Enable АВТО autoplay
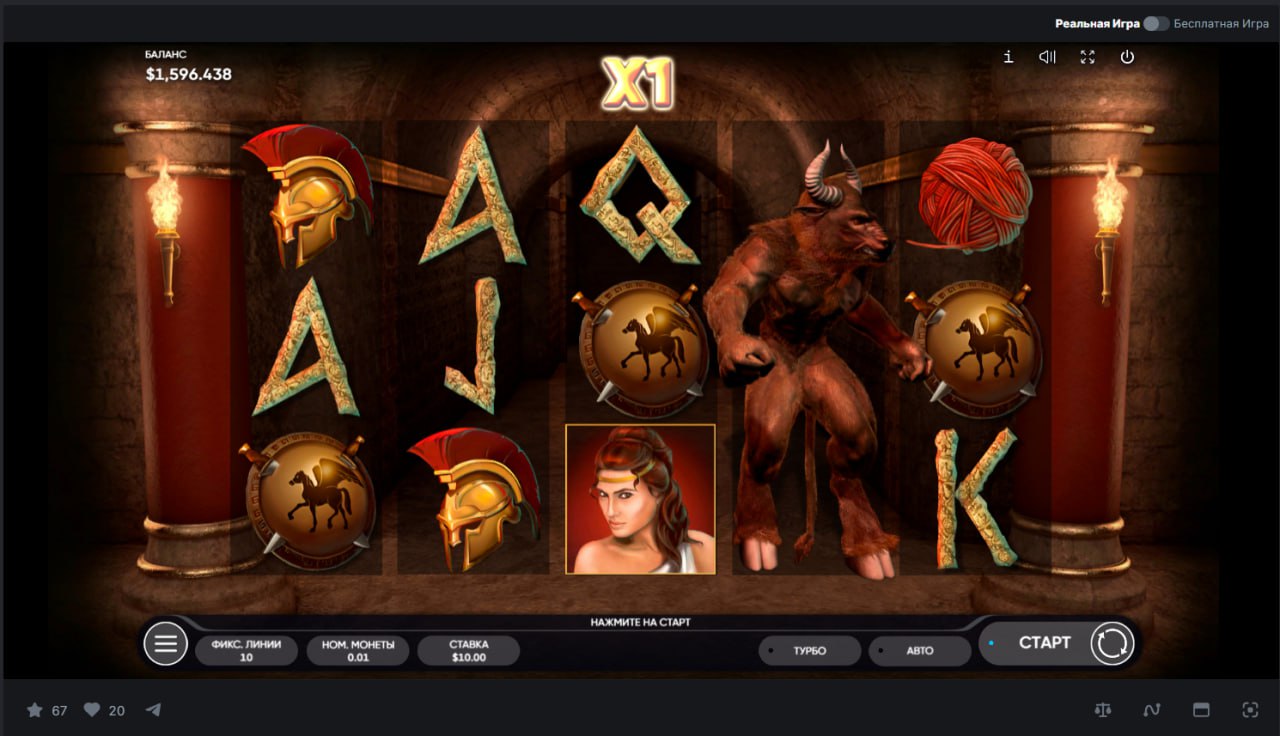Viewport: 1280px width, 736px height. pyautogui.click(x=919, y=651)
